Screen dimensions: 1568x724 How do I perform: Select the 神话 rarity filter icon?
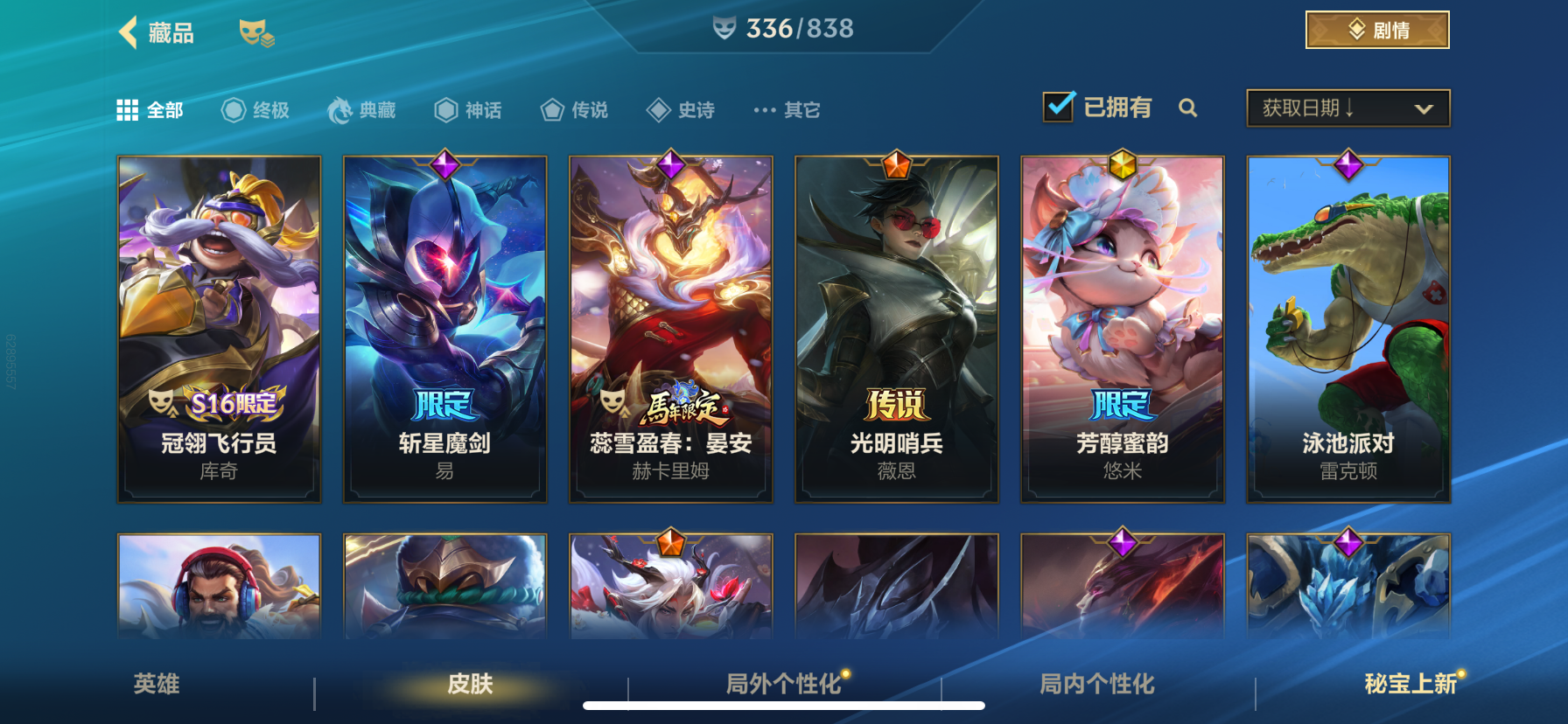click(444, 109)
